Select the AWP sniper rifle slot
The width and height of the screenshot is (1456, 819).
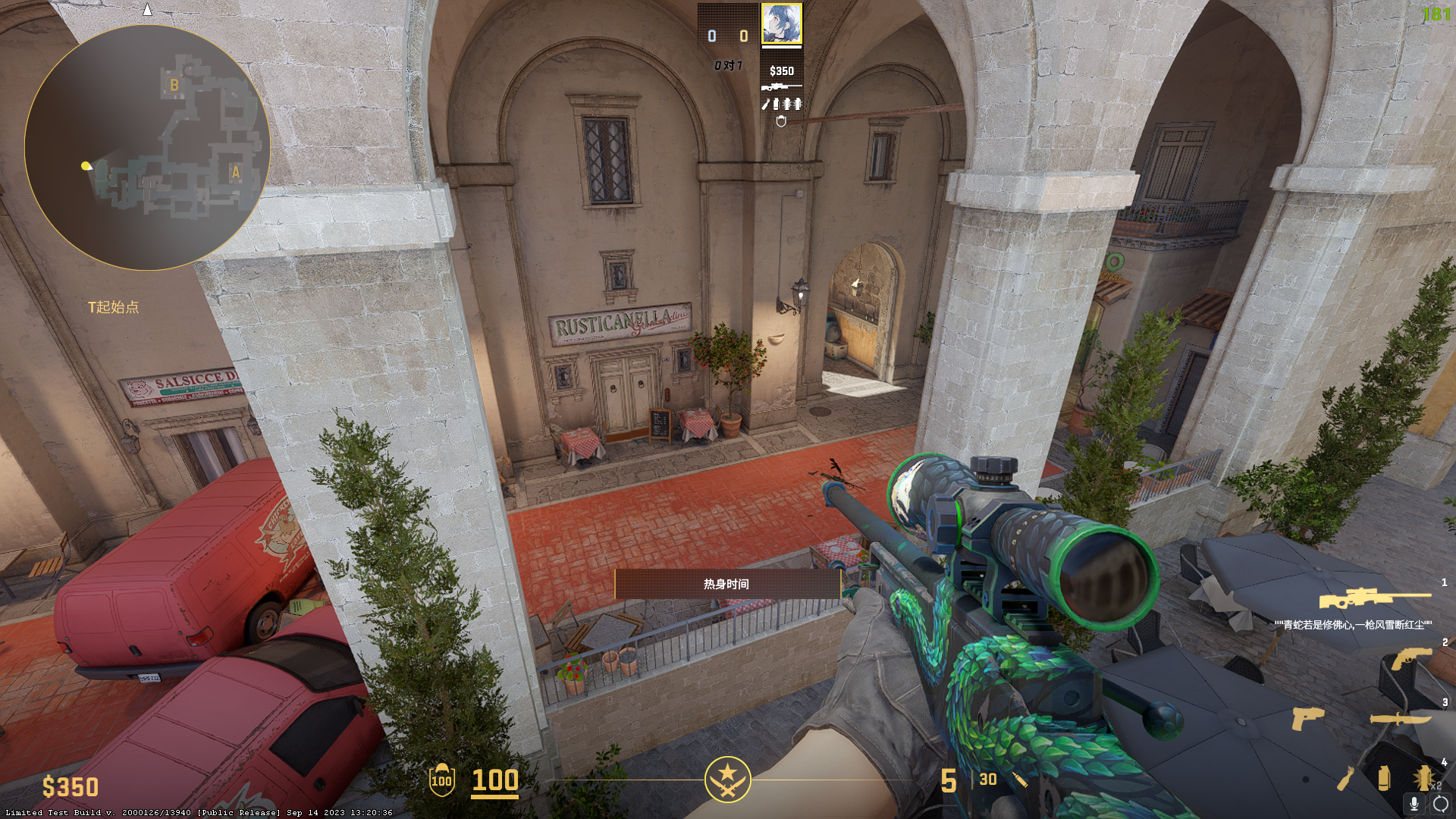pyautogui.click(x=1374, y=599)
